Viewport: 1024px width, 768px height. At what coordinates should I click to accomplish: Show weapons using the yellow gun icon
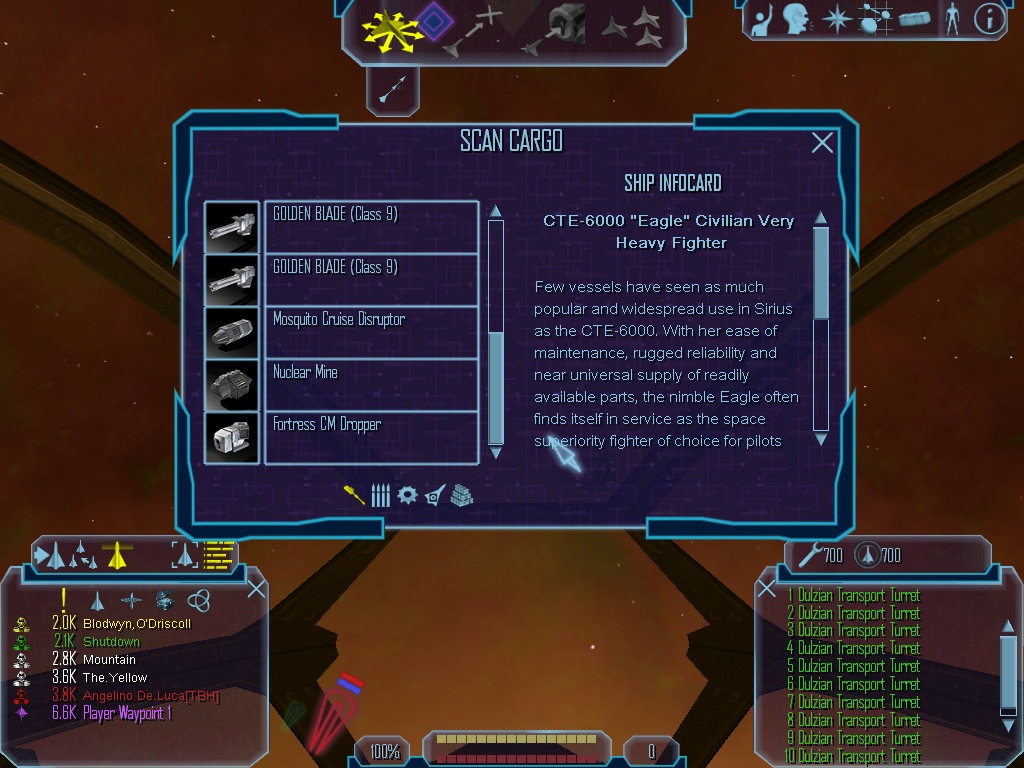pos(354,495)
